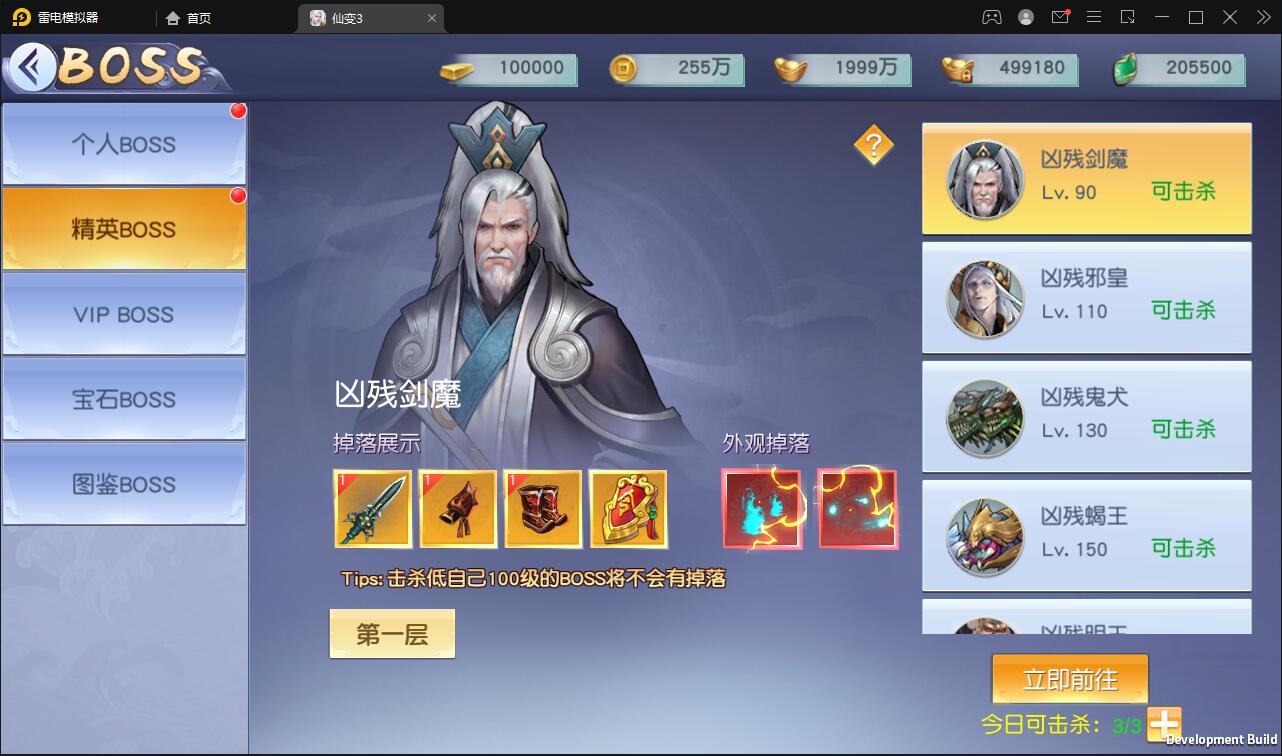1282x756 pixels.
Task: Select the VIP BOSS category
Action: pos(122,314)
